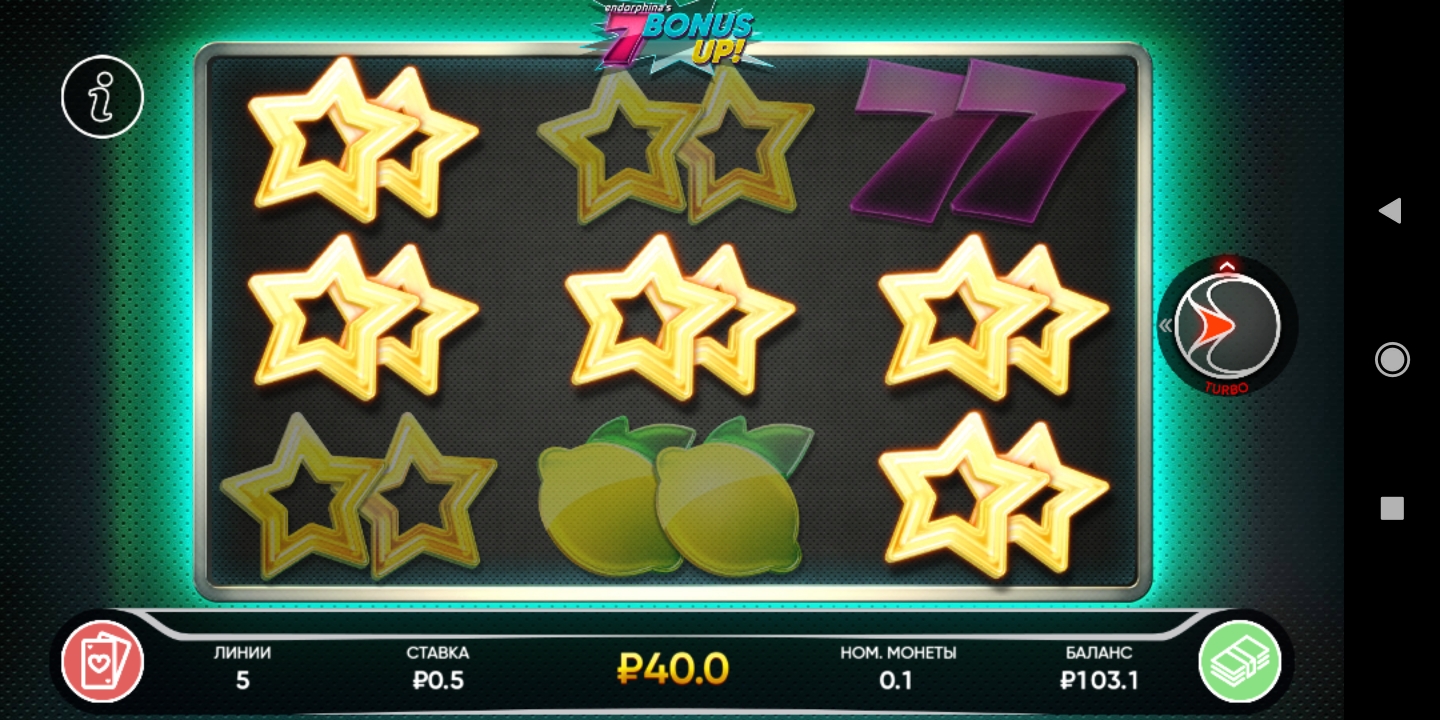Screen dimensions: 1440x720
Task: Open the game info button
Action: 102,97
